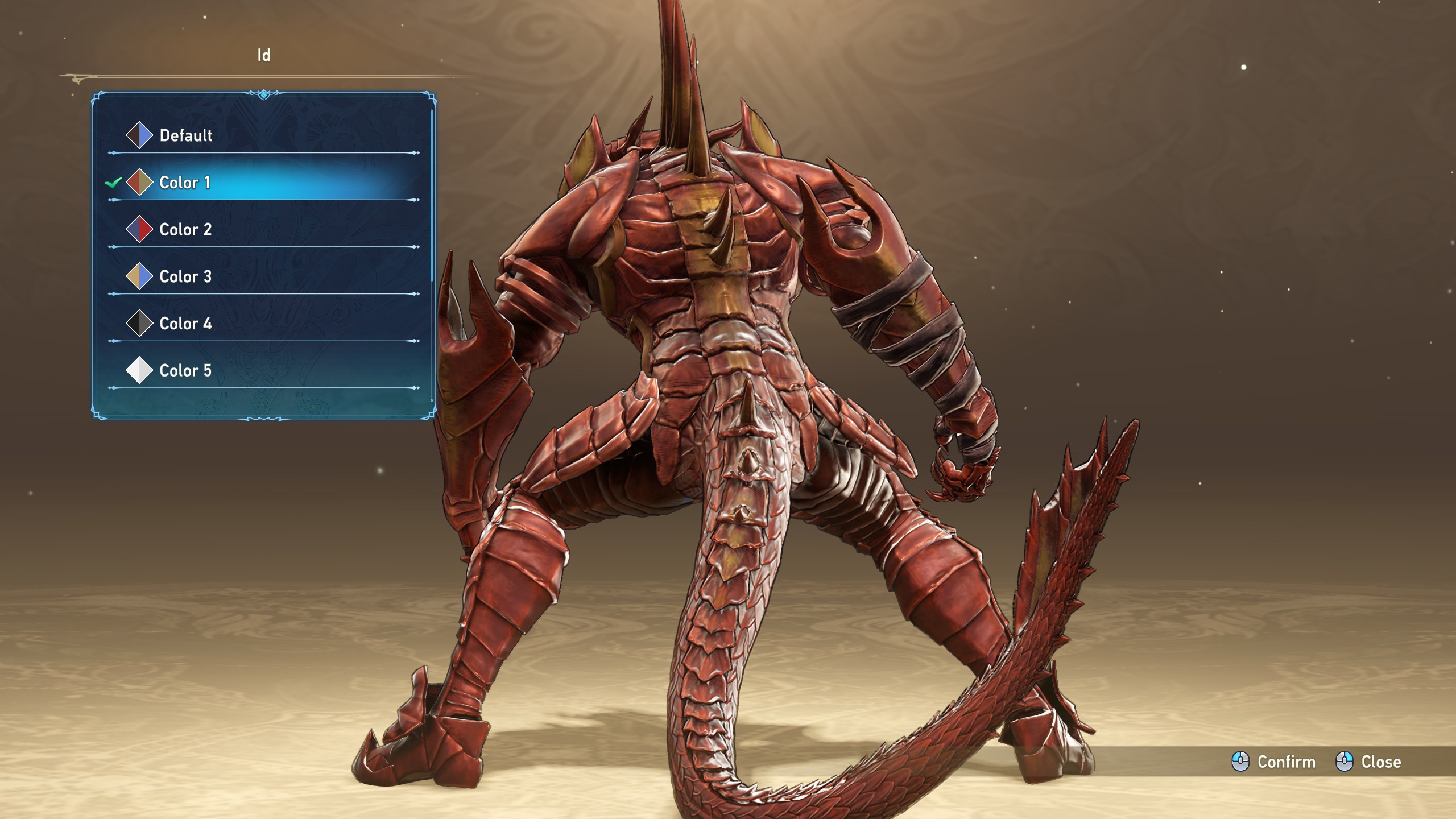Choose Color 1 from the list
The image size is (1456, 819).
185,183
